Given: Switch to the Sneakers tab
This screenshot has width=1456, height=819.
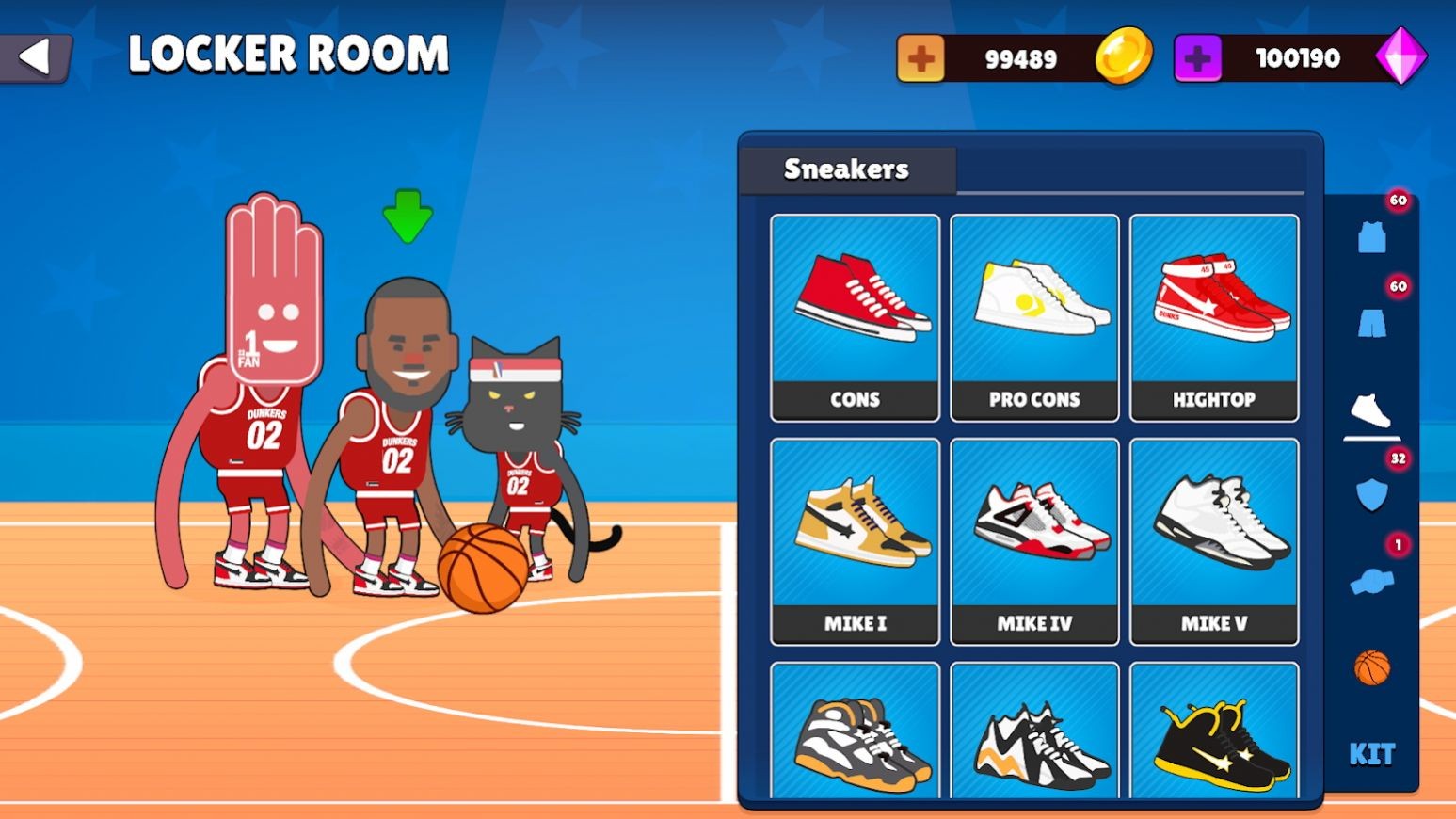Looking at the screenshot, I should 845,169.
